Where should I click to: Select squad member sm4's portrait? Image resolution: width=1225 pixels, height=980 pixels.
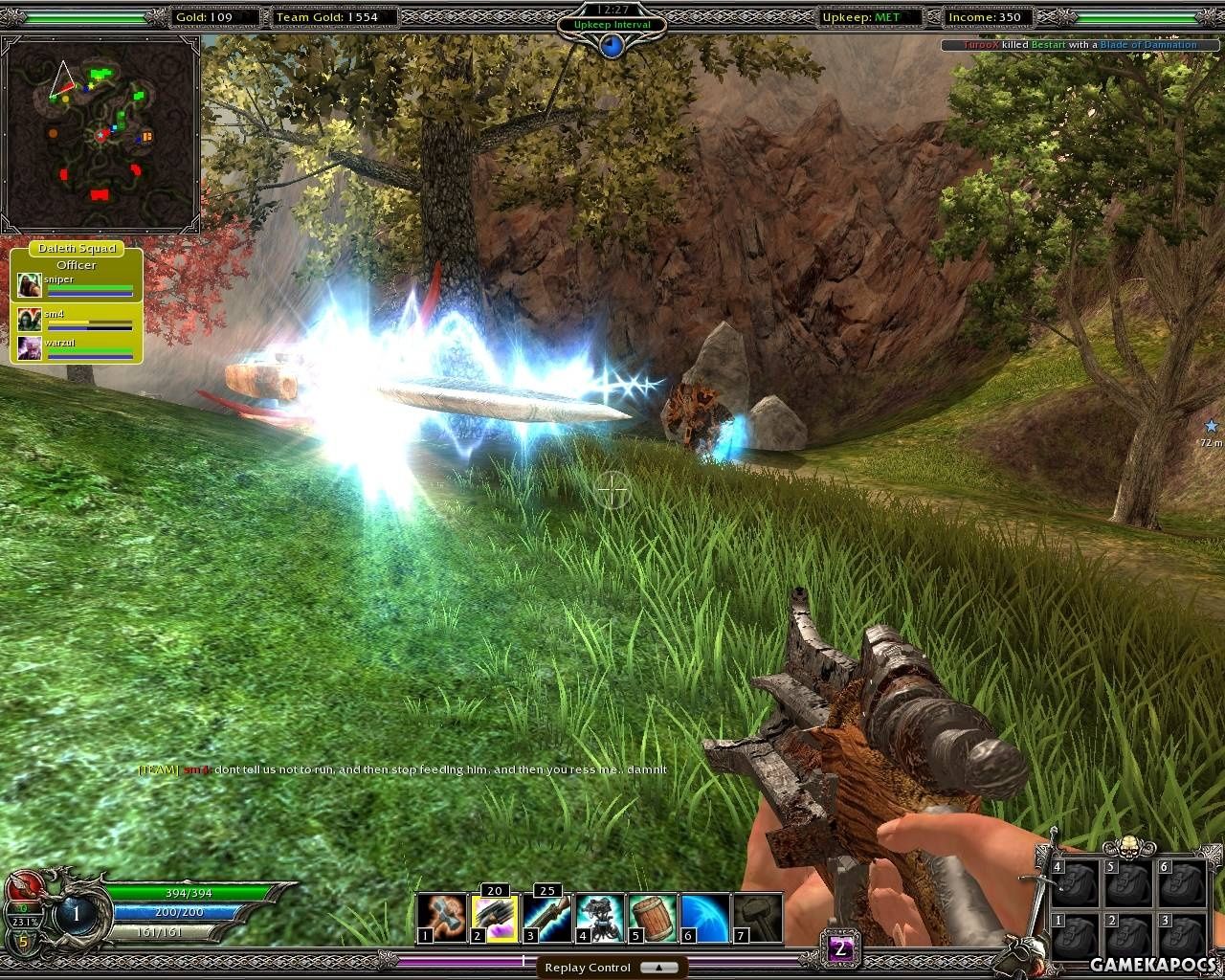pyautogui.click(x=29, y=318)
